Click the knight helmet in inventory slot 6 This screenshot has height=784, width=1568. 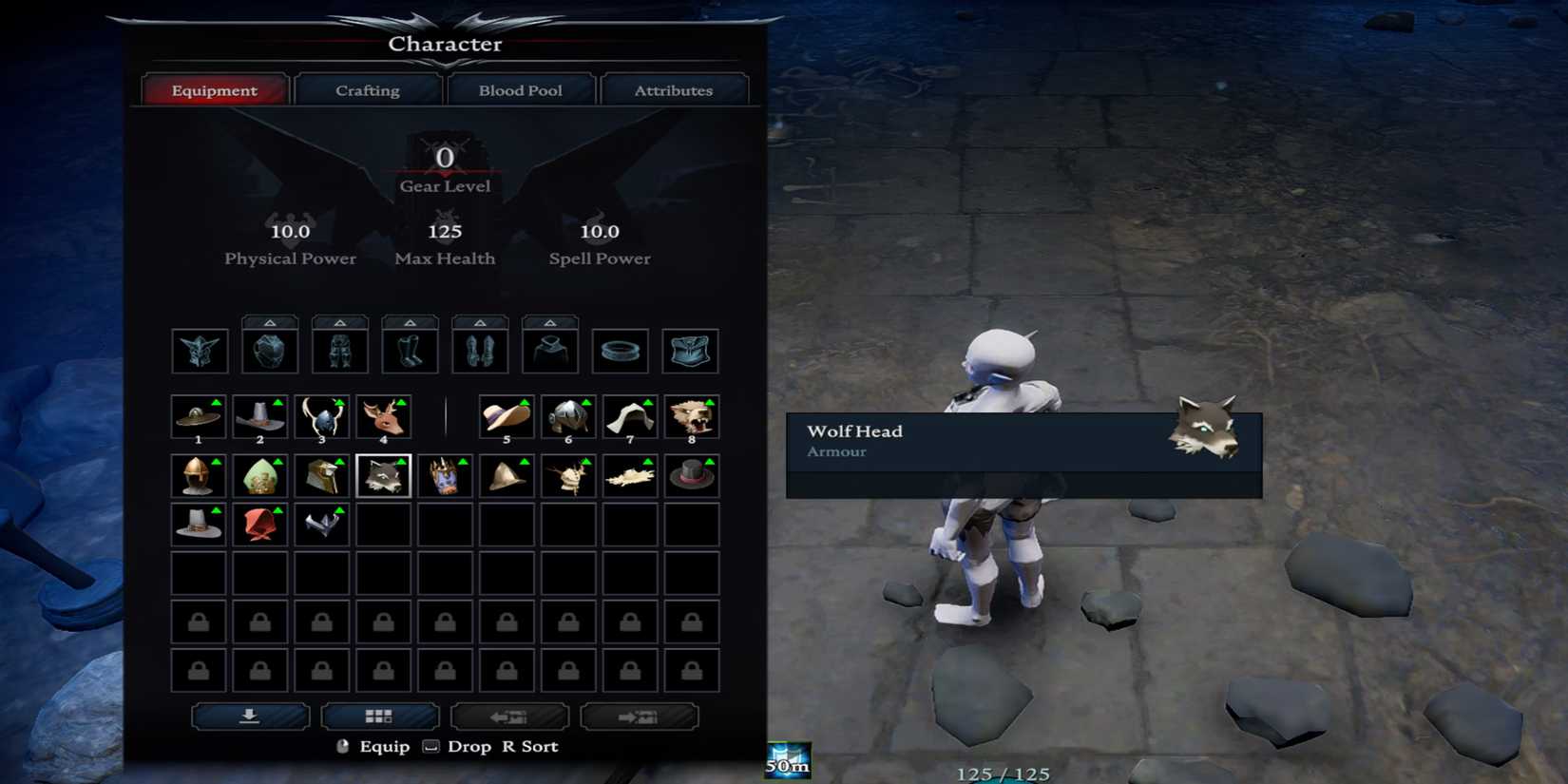(568, 418)
